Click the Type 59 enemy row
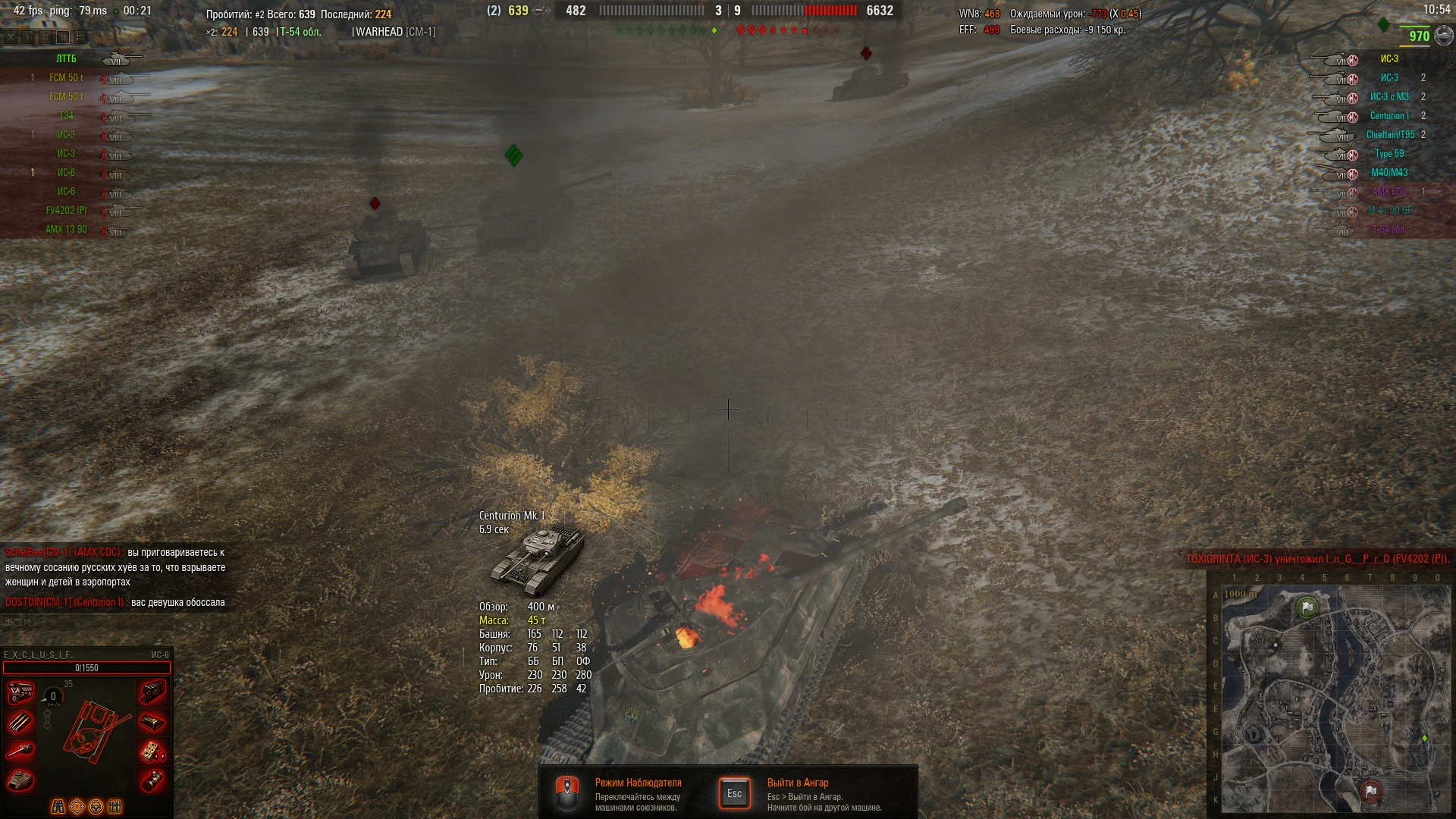 point(1389,154)
